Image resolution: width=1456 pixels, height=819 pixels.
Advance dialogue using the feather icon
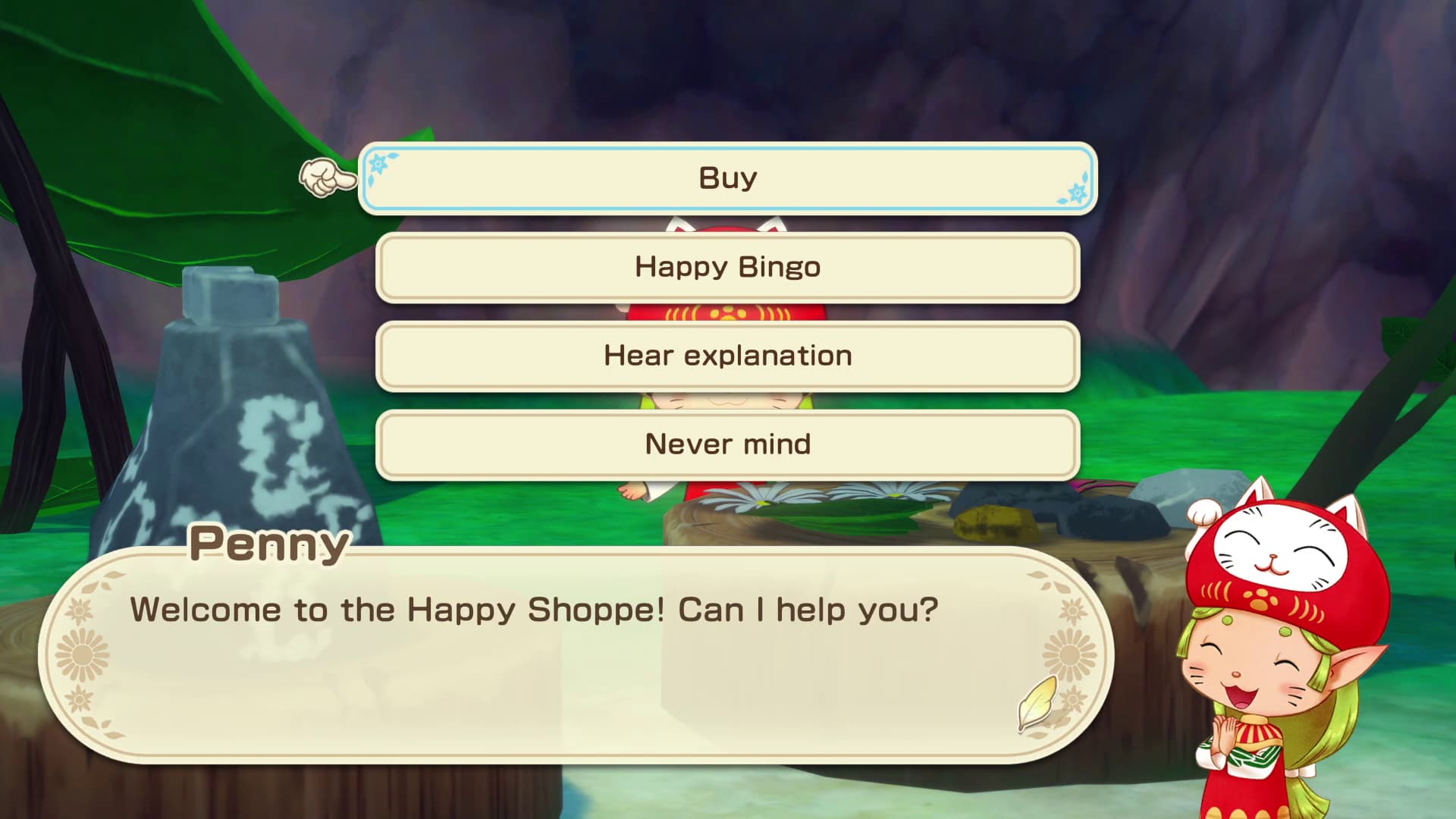pyautogui.click(x=1037, y=704)
